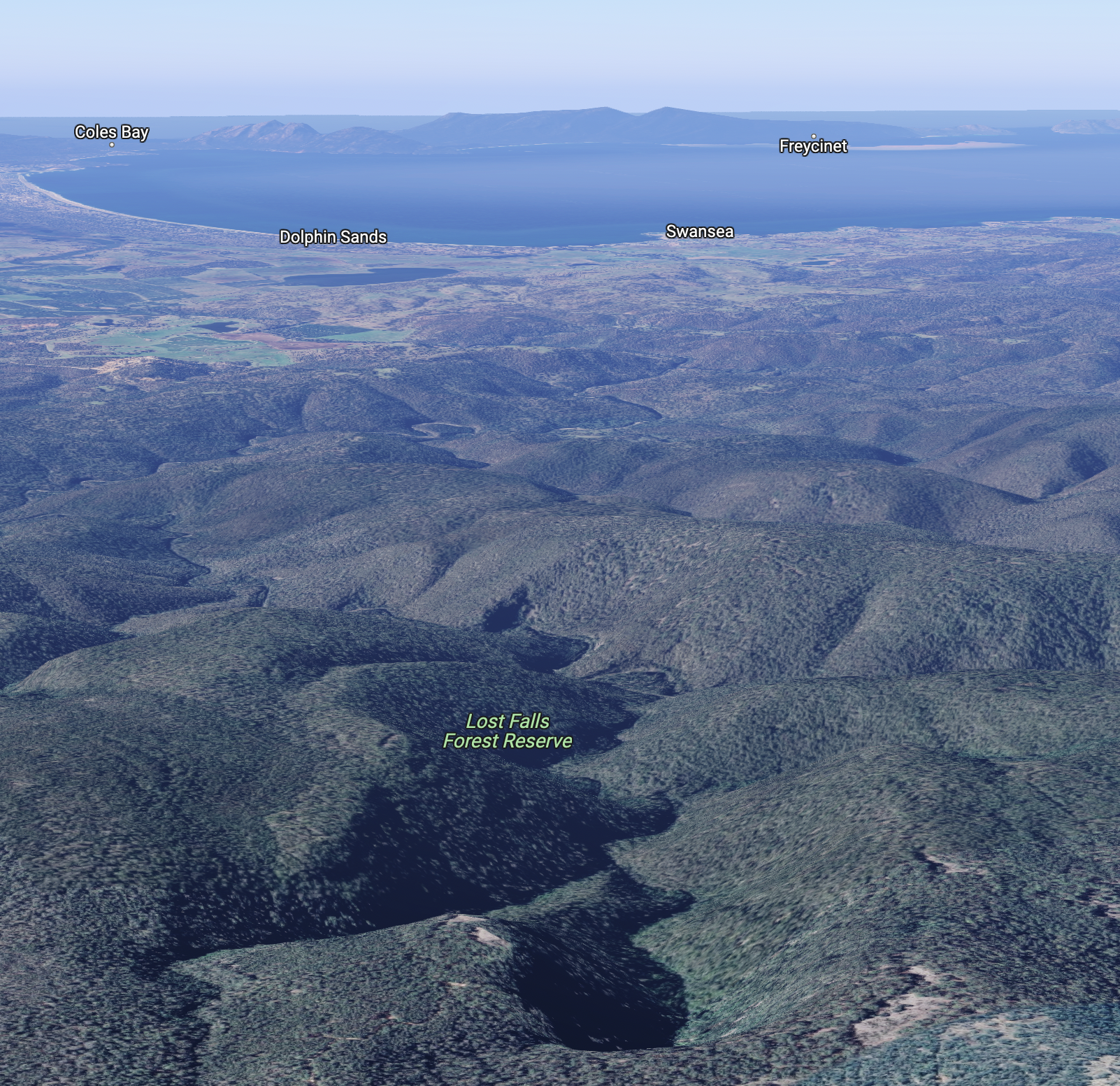Image resolution: width=1120 pixels, height=1086 pixels.
Task: Open the Swansea town label
Action: pyautogui.click(x=699, y=231)
